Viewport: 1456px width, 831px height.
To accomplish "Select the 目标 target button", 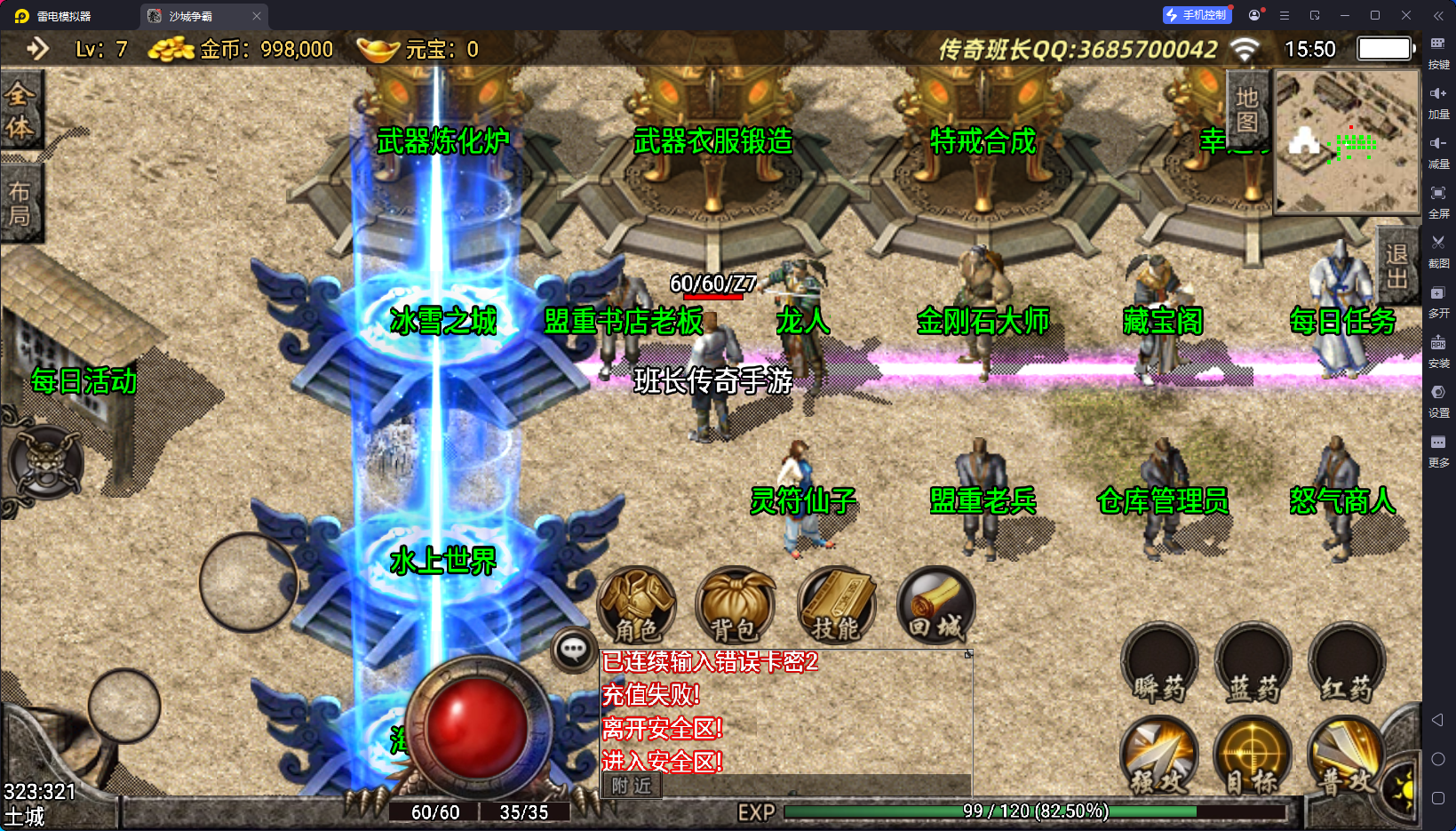I will coord(1253,755).
